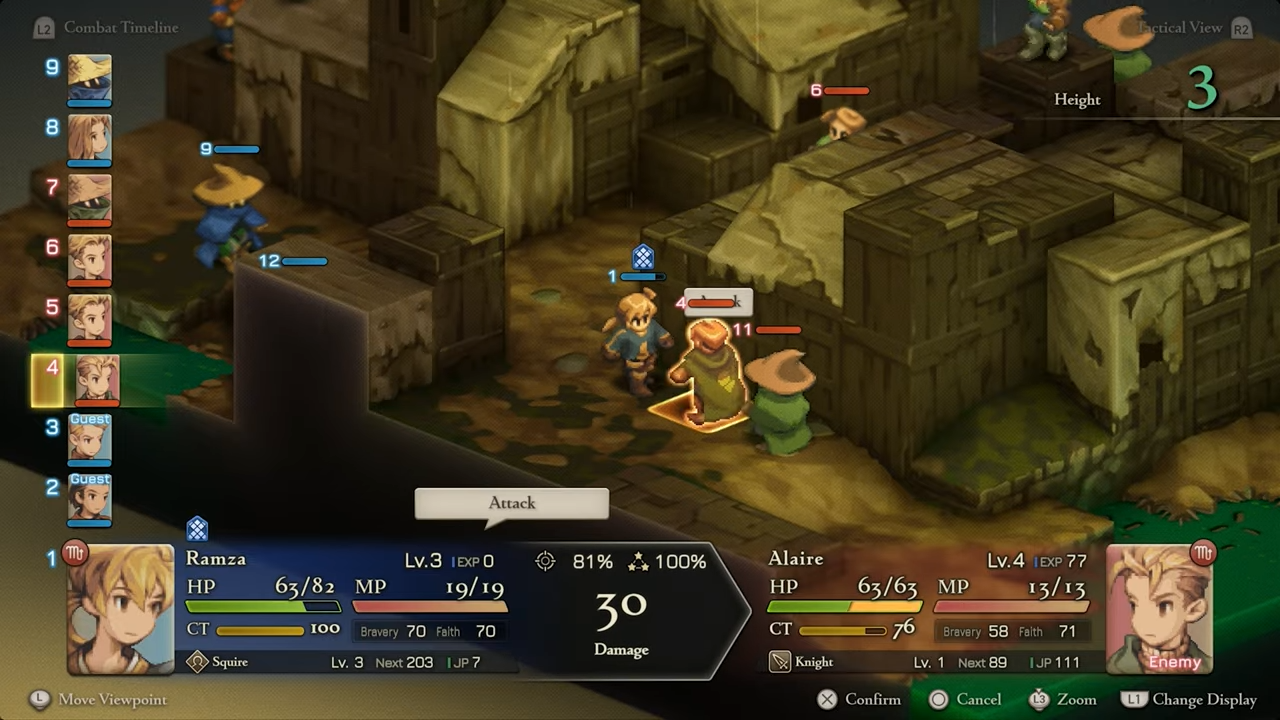
Task: Pick timeline portrait numbered 6
Action: click(89, 259)
